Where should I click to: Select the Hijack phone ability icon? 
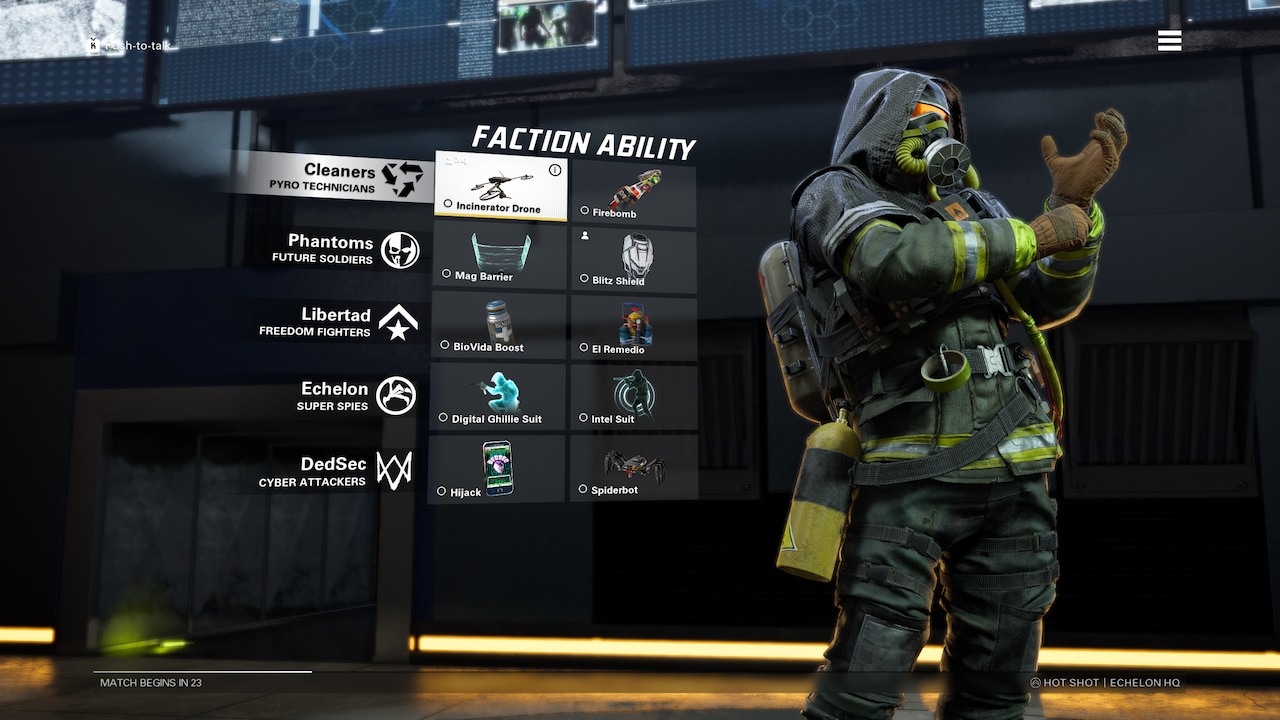point(497,466)
